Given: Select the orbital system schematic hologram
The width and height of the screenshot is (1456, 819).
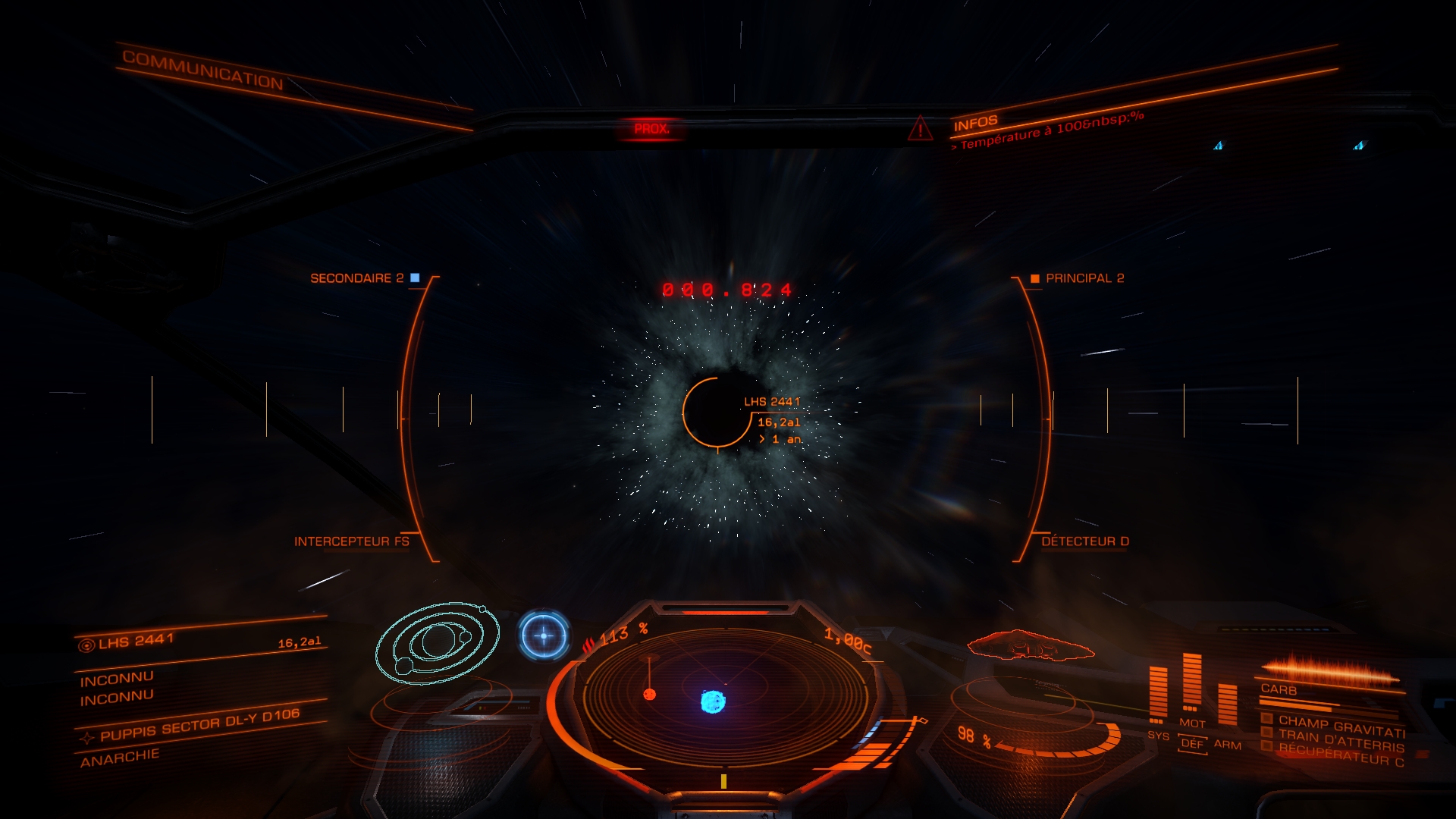Looking at the screenshot, I should pyautogui.click(x=438, y=645).
